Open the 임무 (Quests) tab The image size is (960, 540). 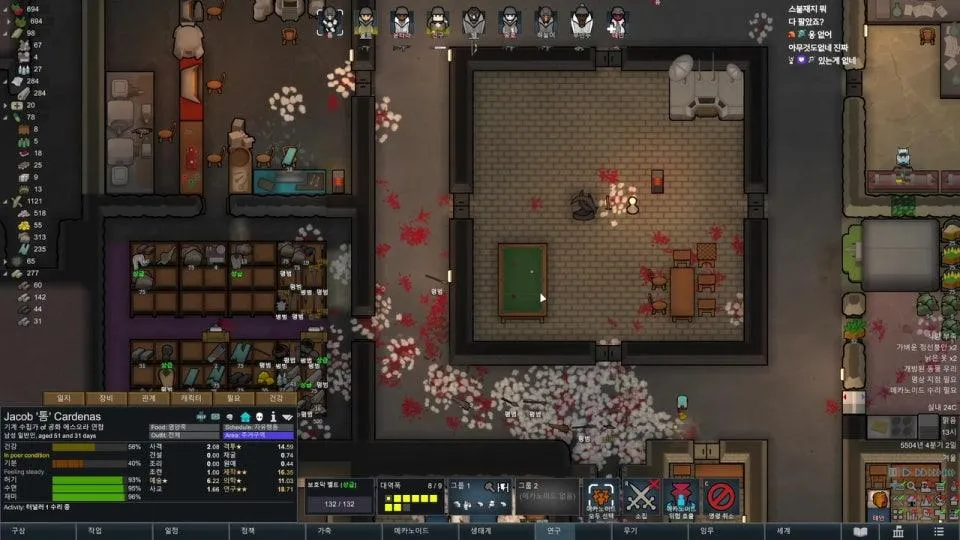707,531
